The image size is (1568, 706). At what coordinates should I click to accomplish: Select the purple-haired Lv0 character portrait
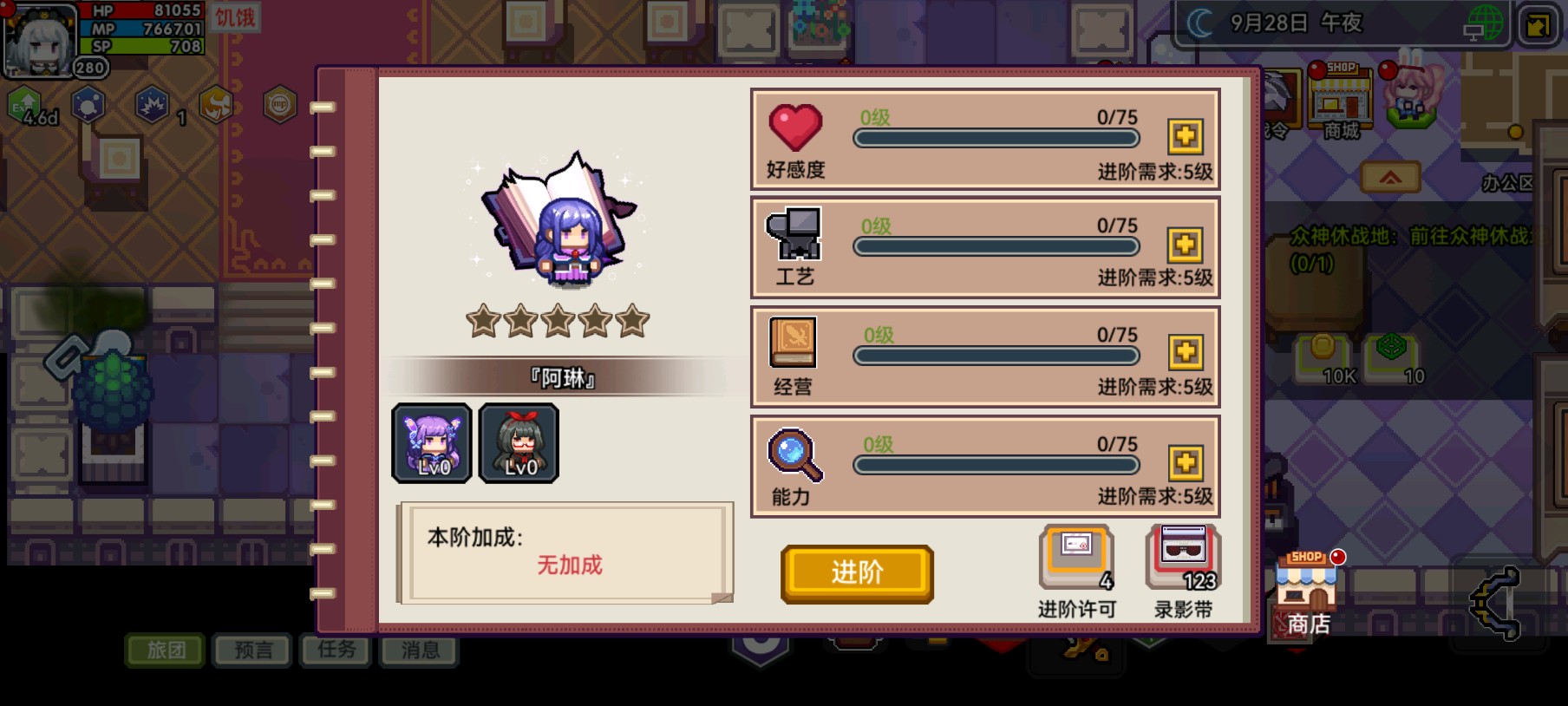pyautogui.click(x=431, y=445)
